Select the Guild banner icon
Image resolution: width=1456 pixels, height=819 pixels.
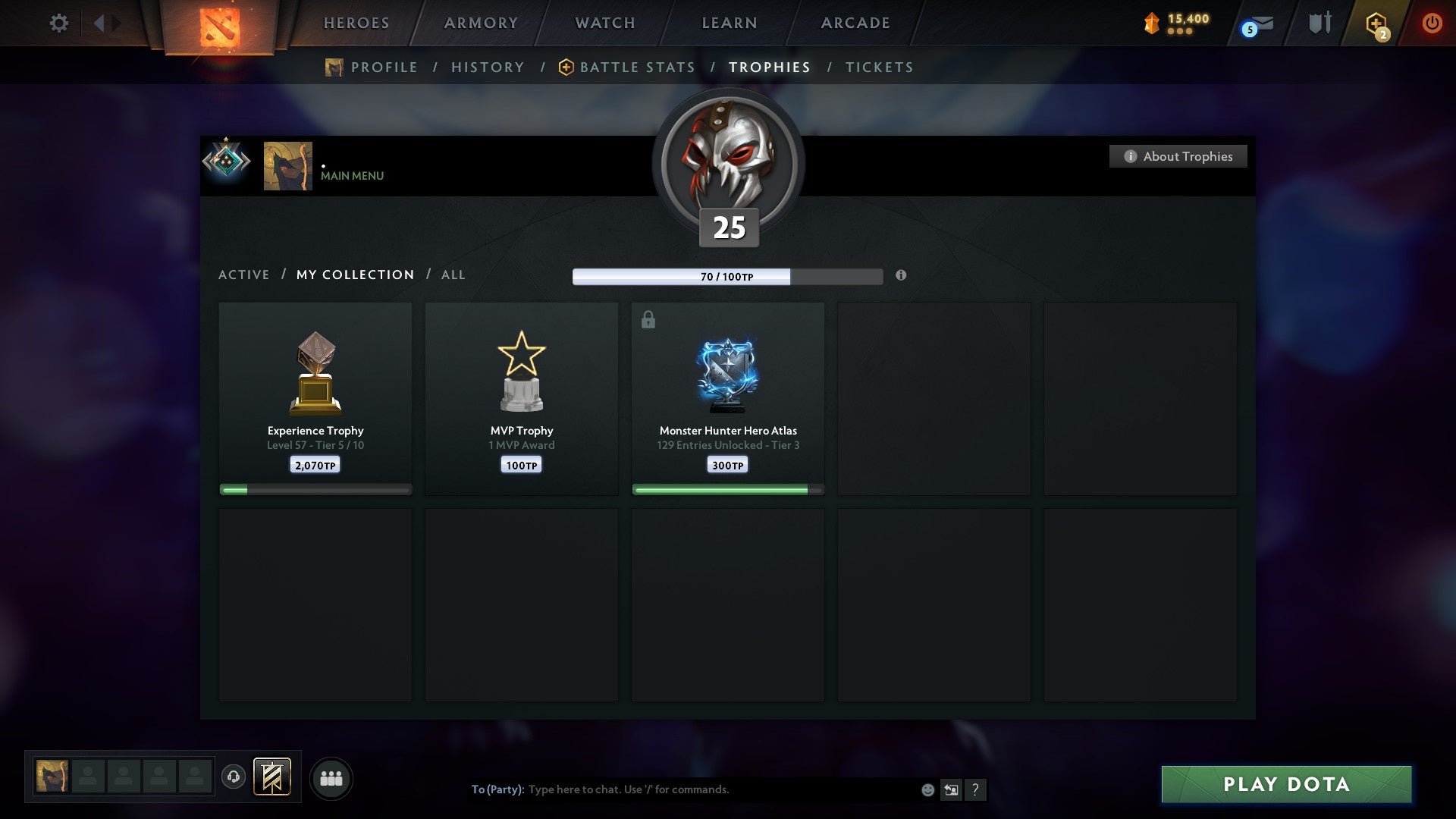[x=272, y=777]
